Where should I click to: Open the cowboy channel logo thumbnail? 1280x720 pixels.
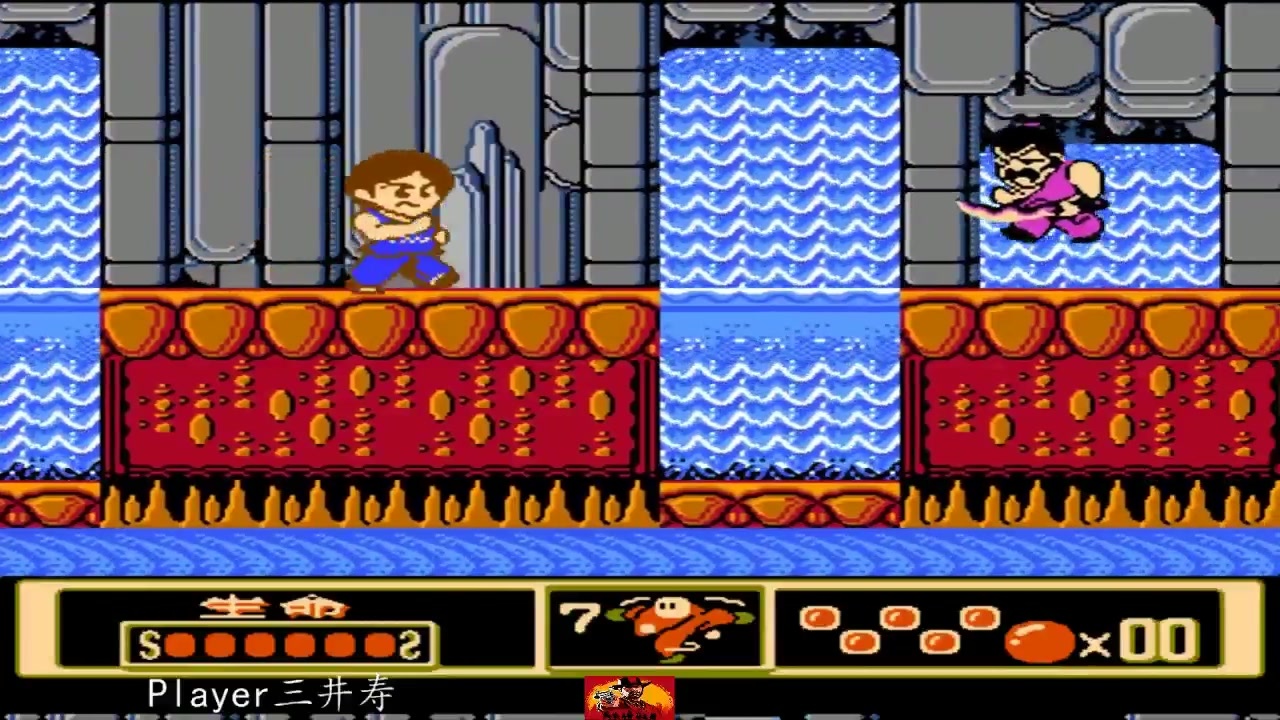point(629,698)
